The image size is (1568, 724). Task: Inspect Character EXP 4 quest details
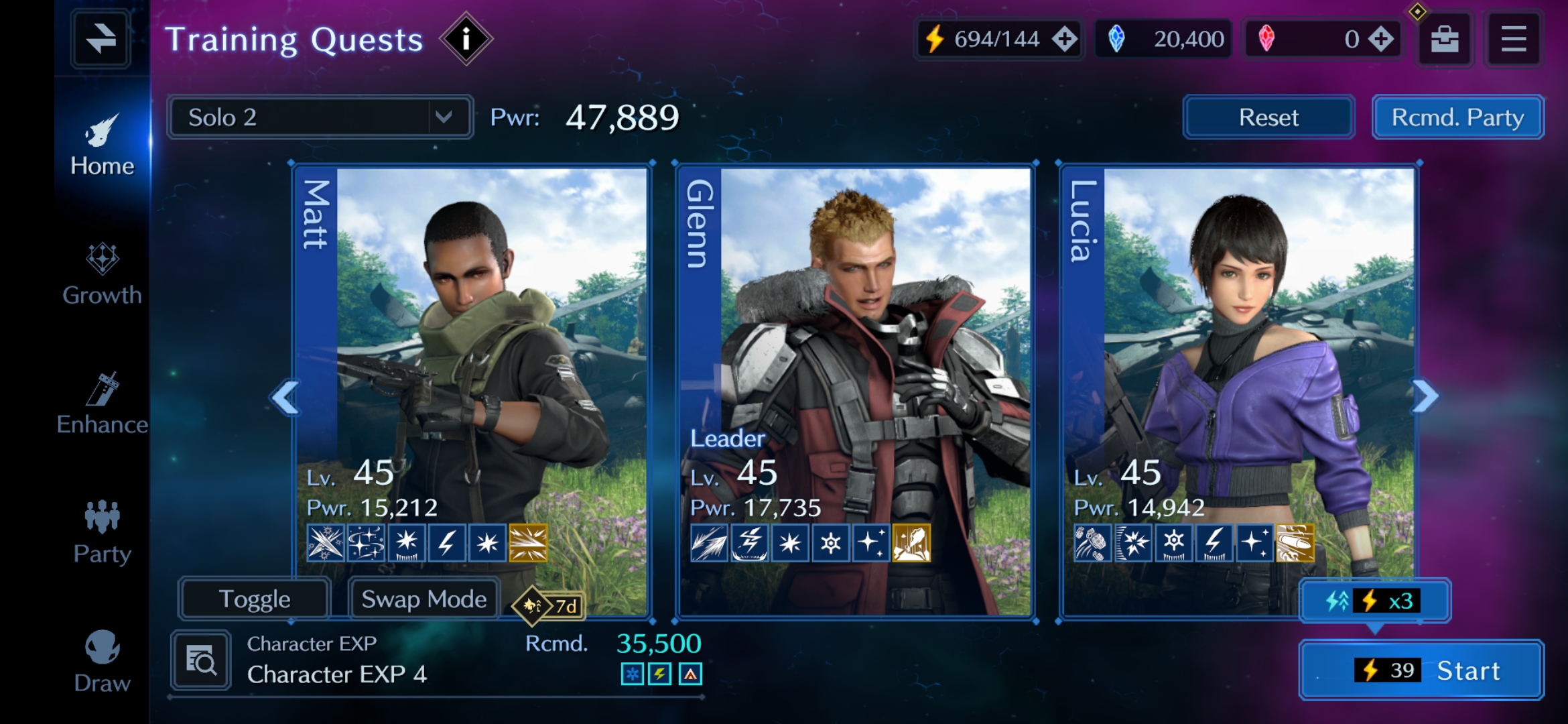pyautogui.click(x=201, y=661)
